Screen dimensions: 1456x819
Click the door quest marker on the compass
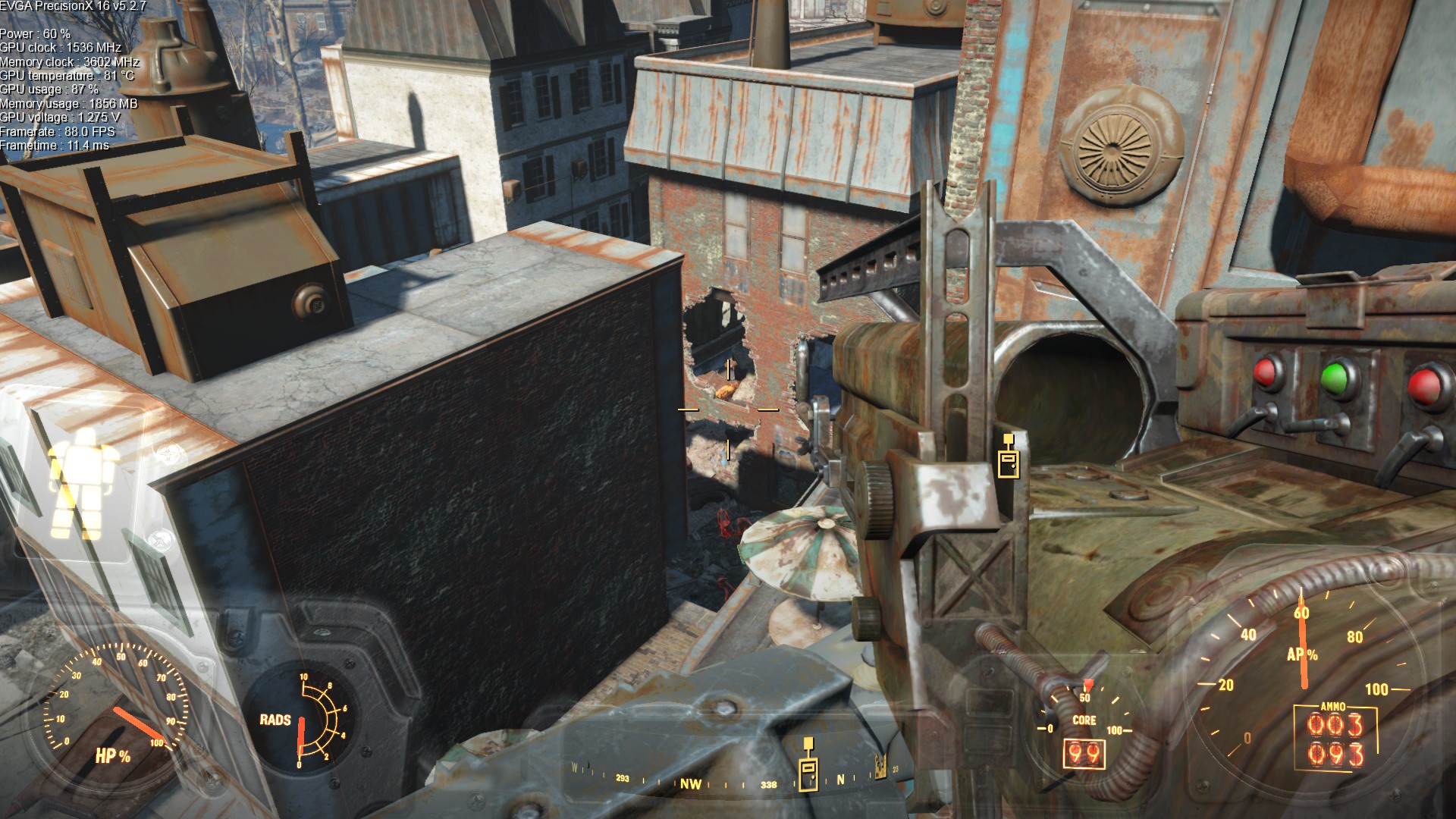pyautogui.click(x=809, y=766)
